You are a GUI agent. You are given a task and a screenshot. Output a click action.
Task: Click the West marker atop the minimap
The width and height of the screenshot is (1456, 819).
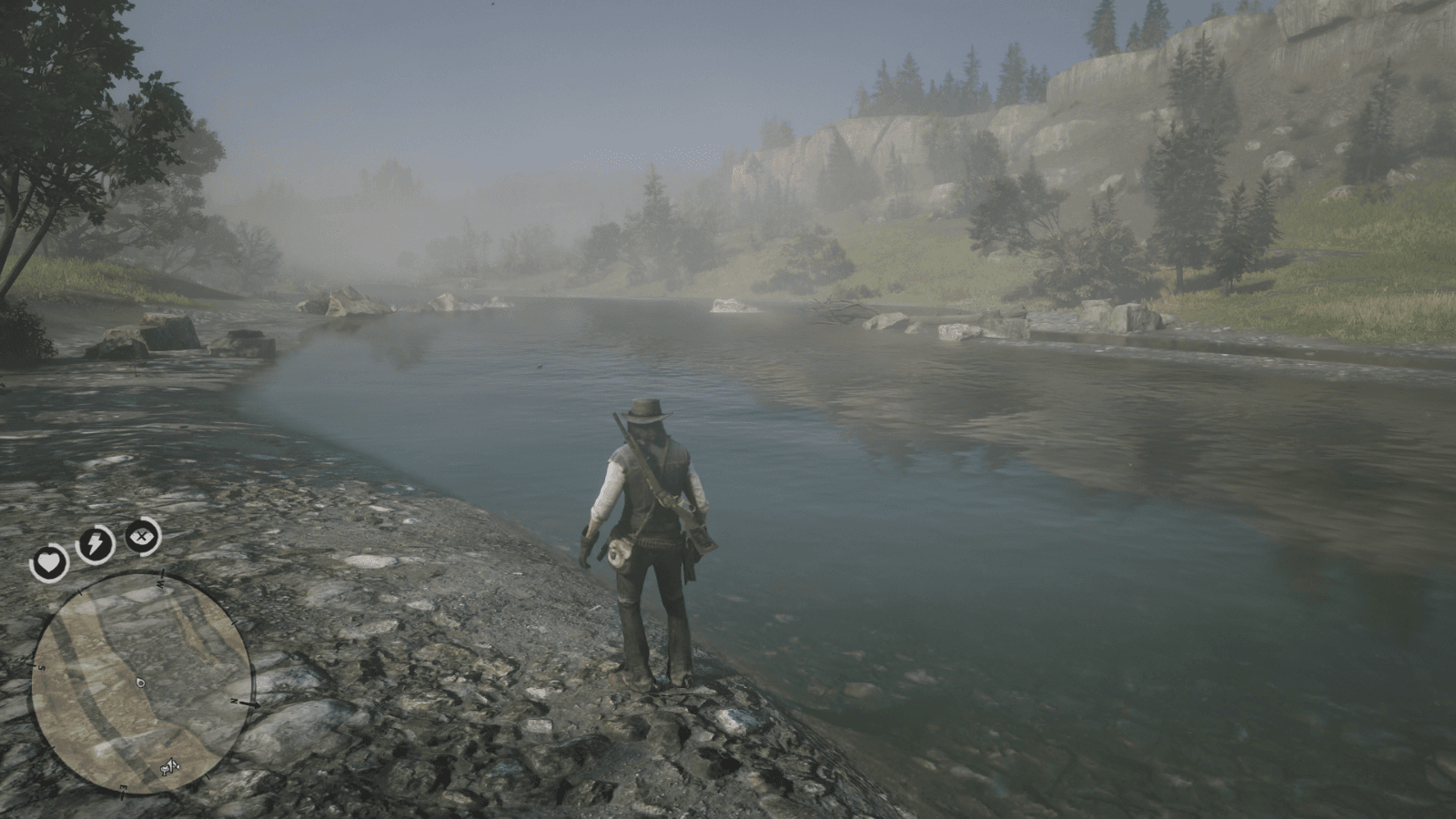tap(160, 584)
